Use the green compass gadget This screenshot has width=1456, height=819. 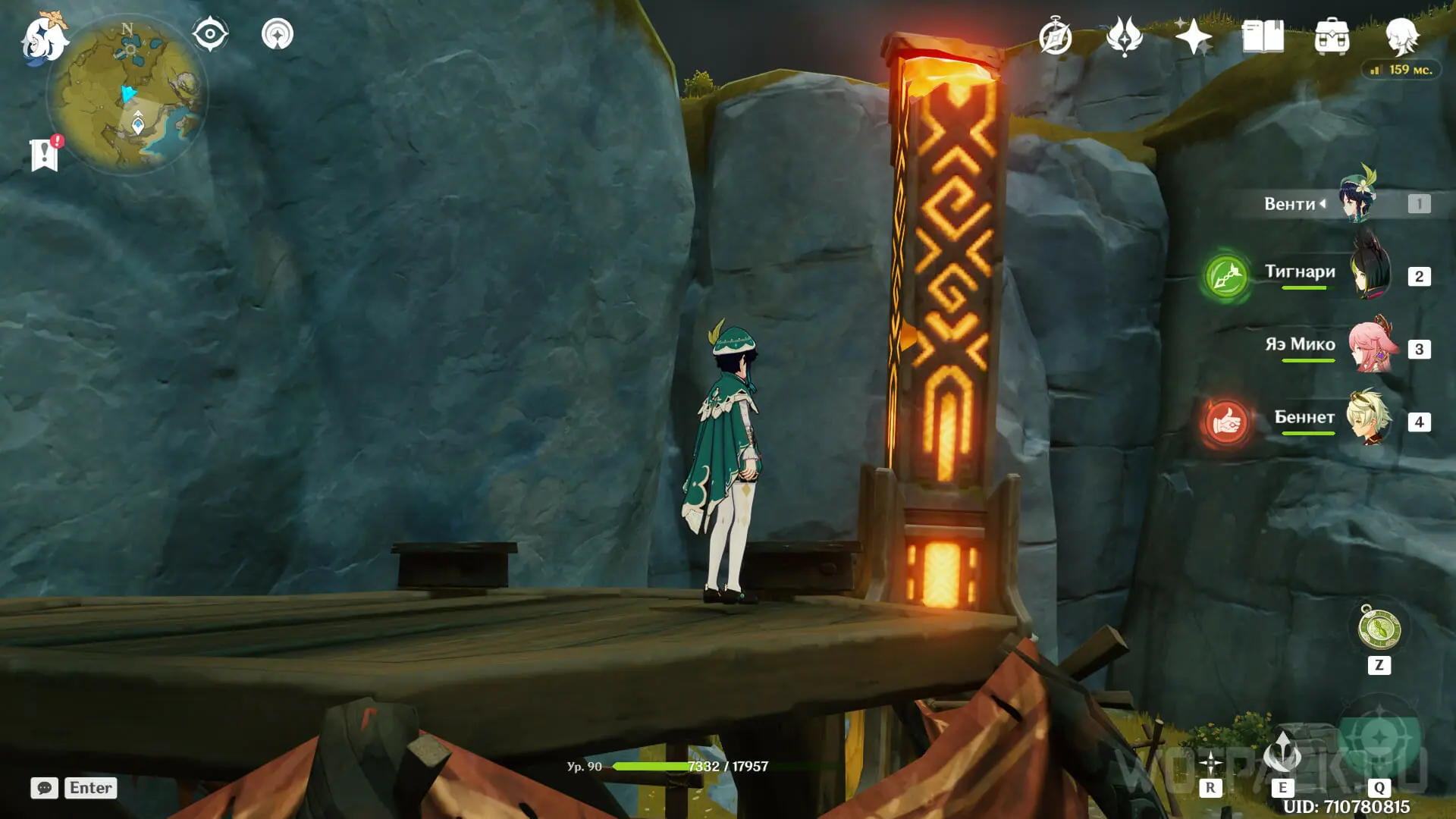(x=1379, y=629)
